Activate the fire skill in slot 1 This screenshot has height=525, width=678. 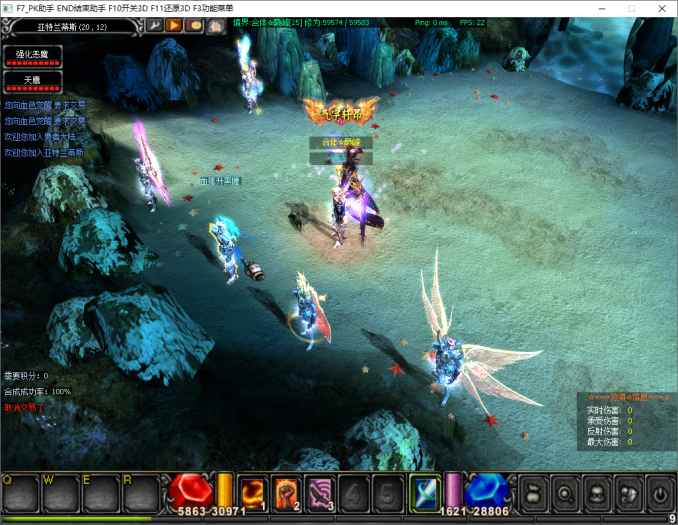coord(255,491)
